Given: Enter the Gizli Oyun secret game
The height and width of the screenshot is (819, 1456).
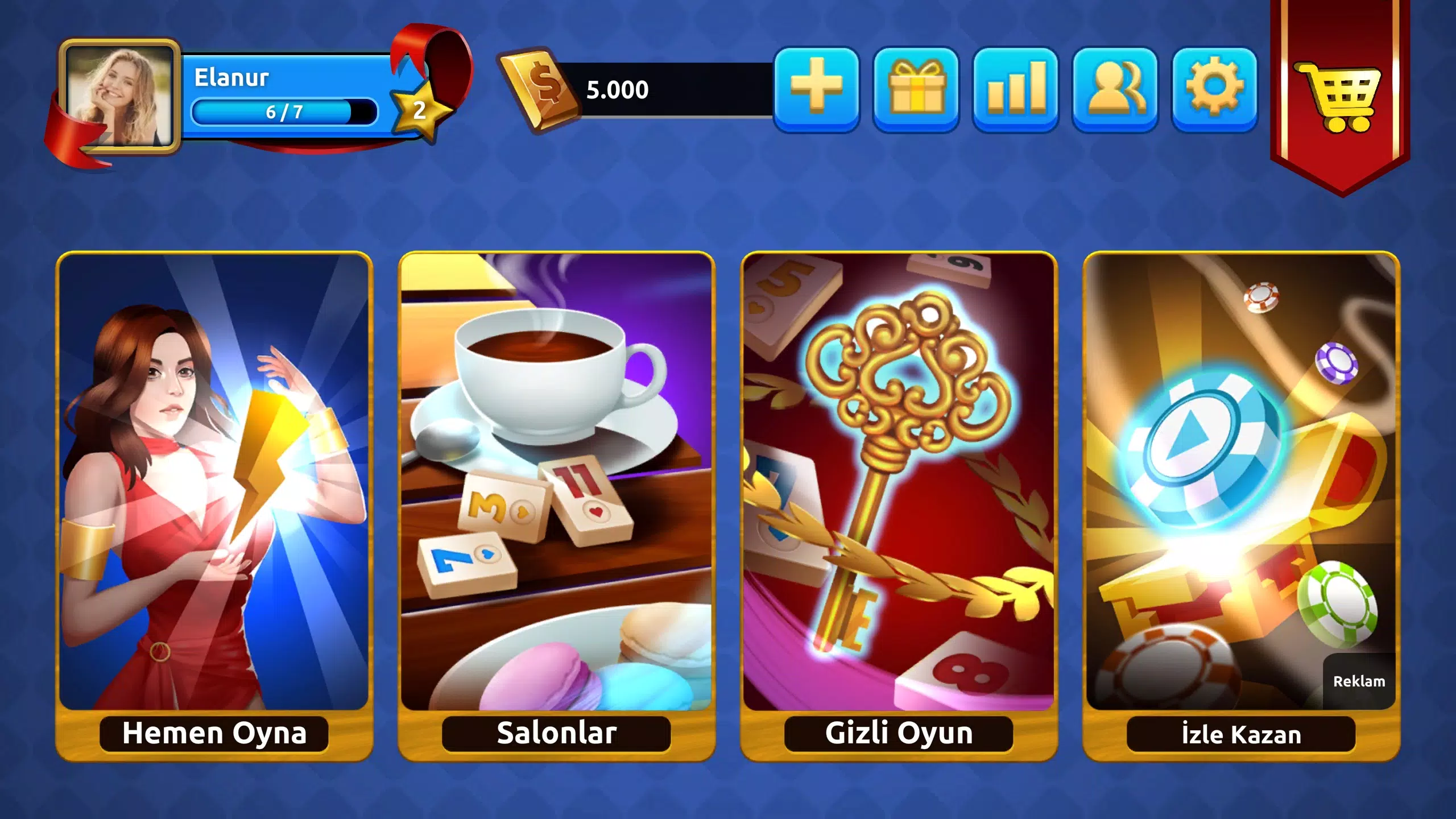Looking at the screenshot, I should click(x=899, y=506).
